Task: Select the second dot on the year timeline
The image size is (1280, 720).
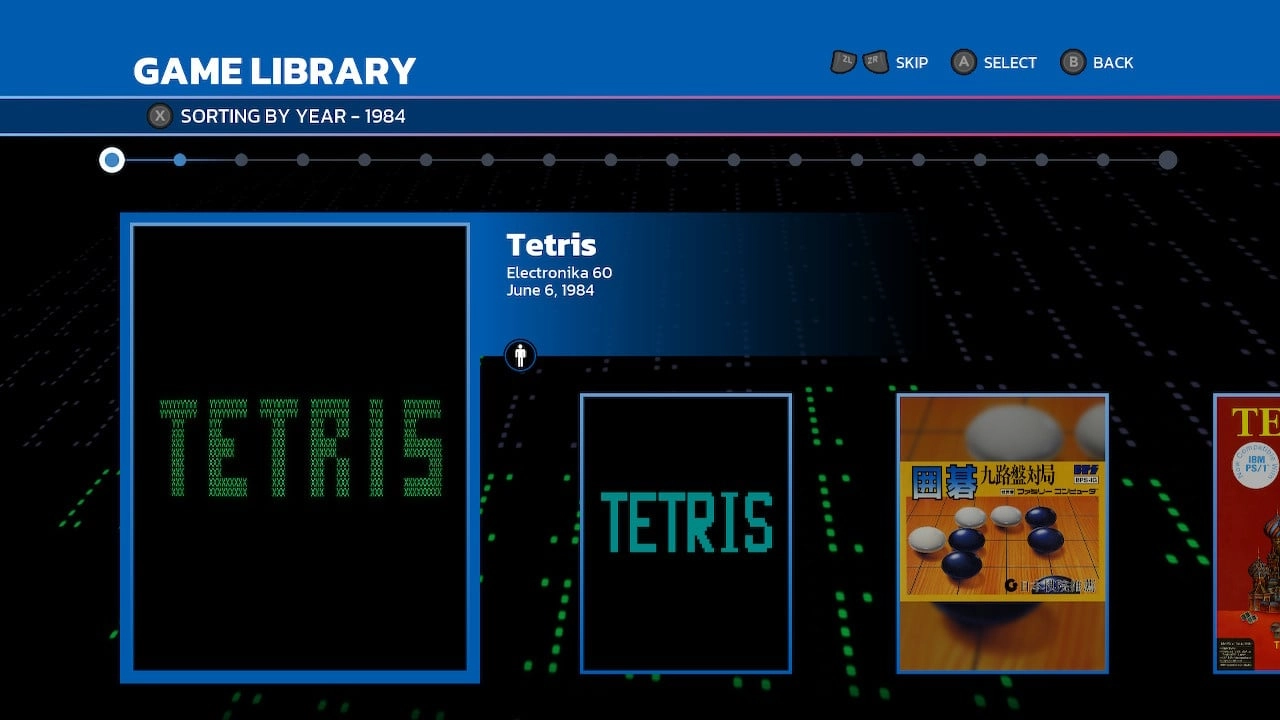Action: [x=180, y=160]
